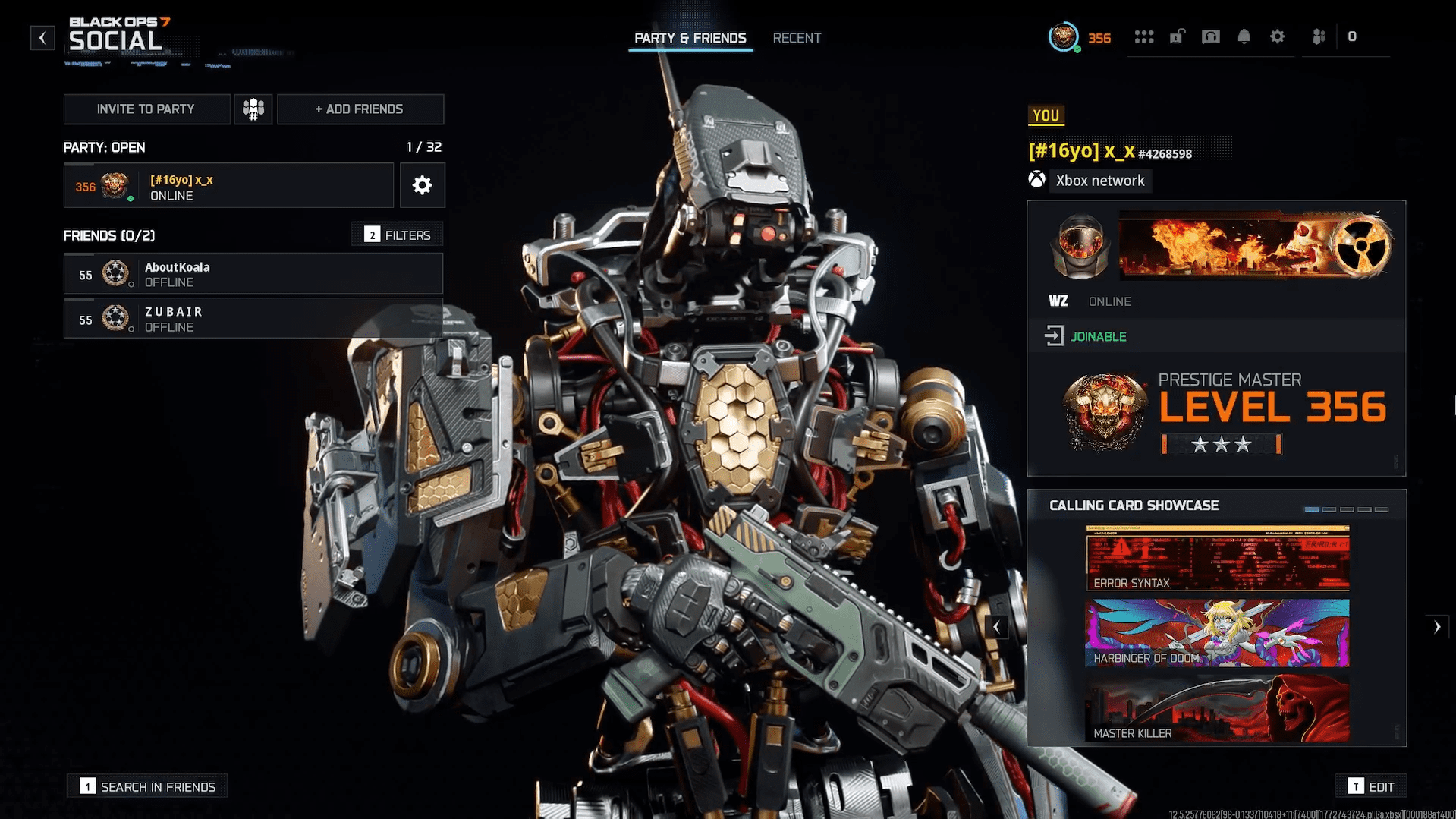Open the friends Filters
Viewport: 1456px width, 819px height.
pos(398,235)
